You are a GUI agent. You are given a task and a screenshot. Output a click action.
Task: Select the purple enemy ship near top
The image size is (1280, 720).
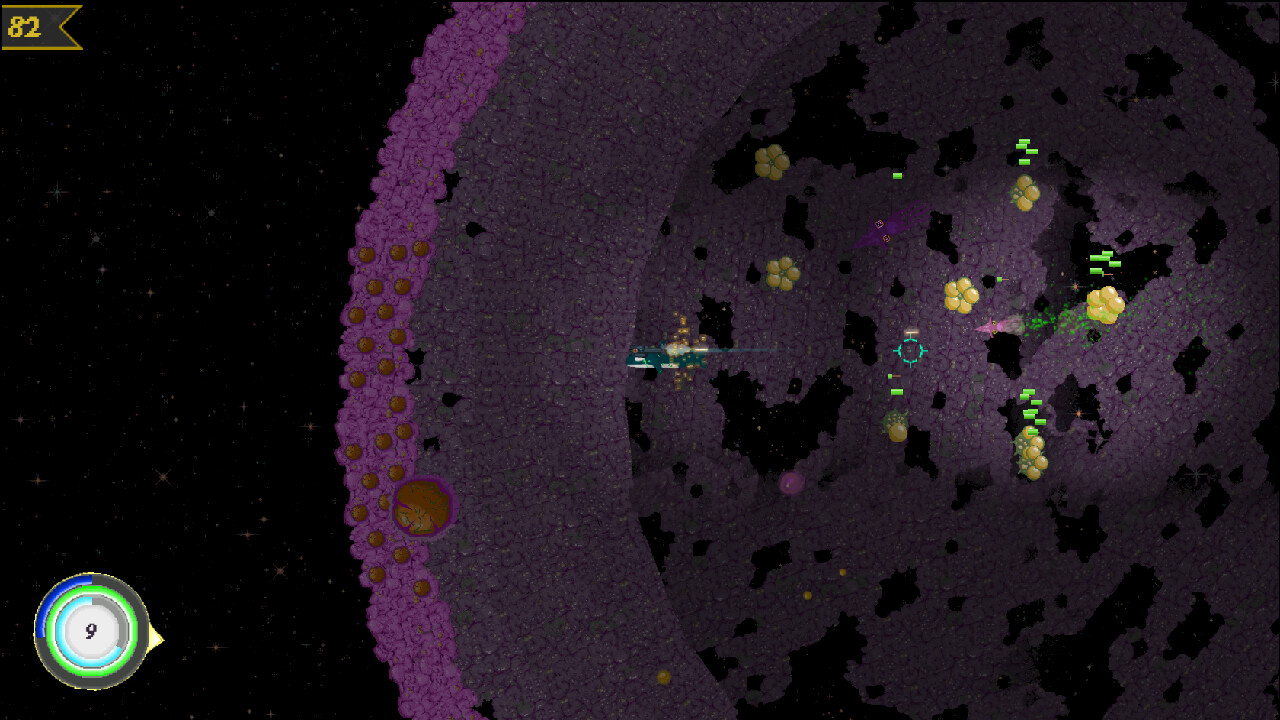click(884, 228)
